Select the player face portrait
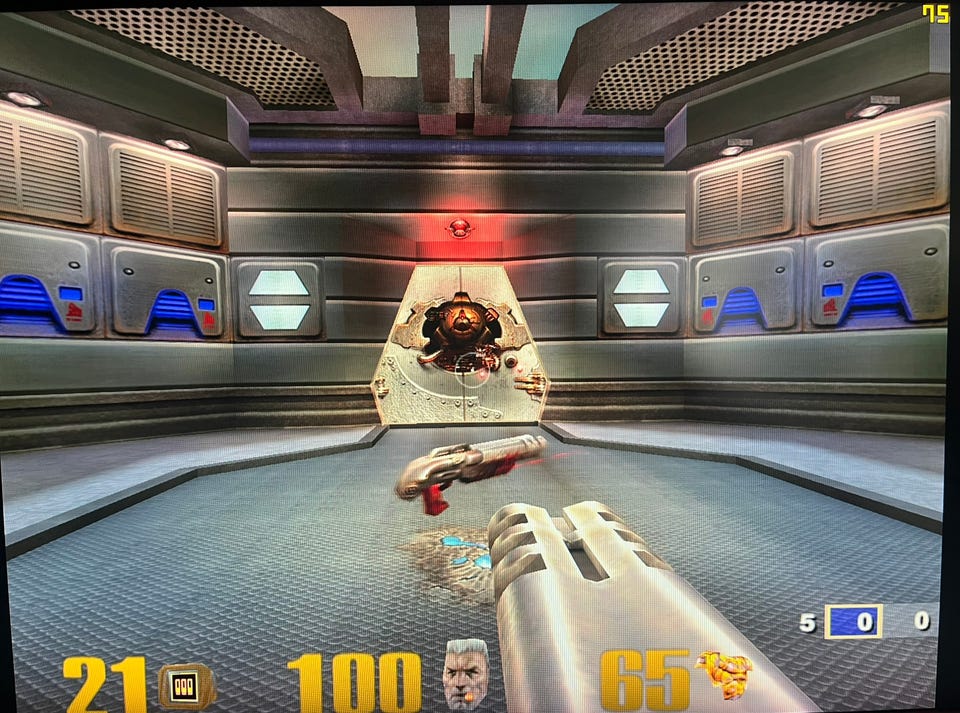Viewport: 960px width, 713px height. point(465,675)
